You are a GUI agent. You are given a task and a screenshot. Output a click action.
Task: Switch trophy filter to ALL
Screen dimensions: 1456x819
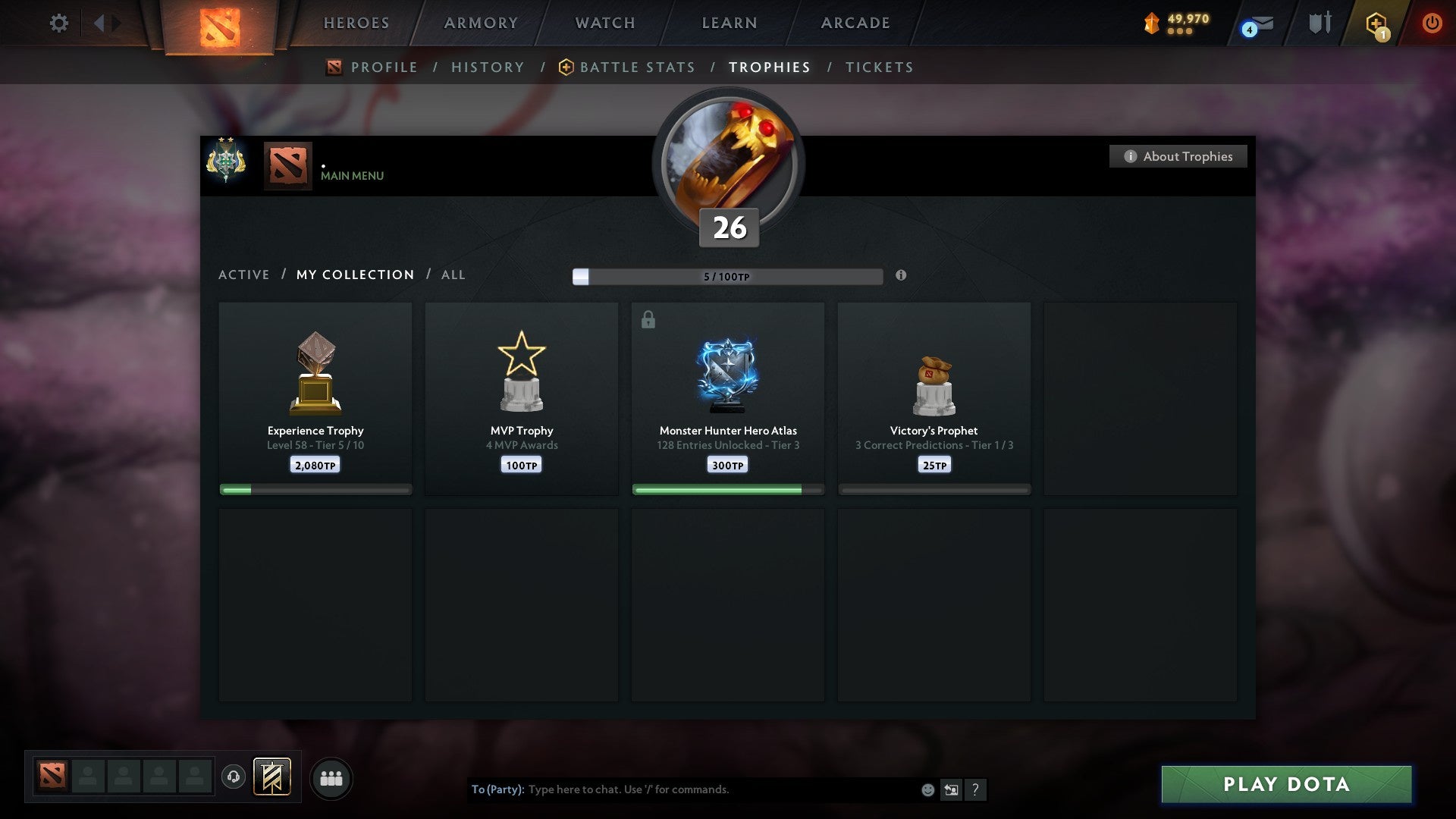[453, 275]
